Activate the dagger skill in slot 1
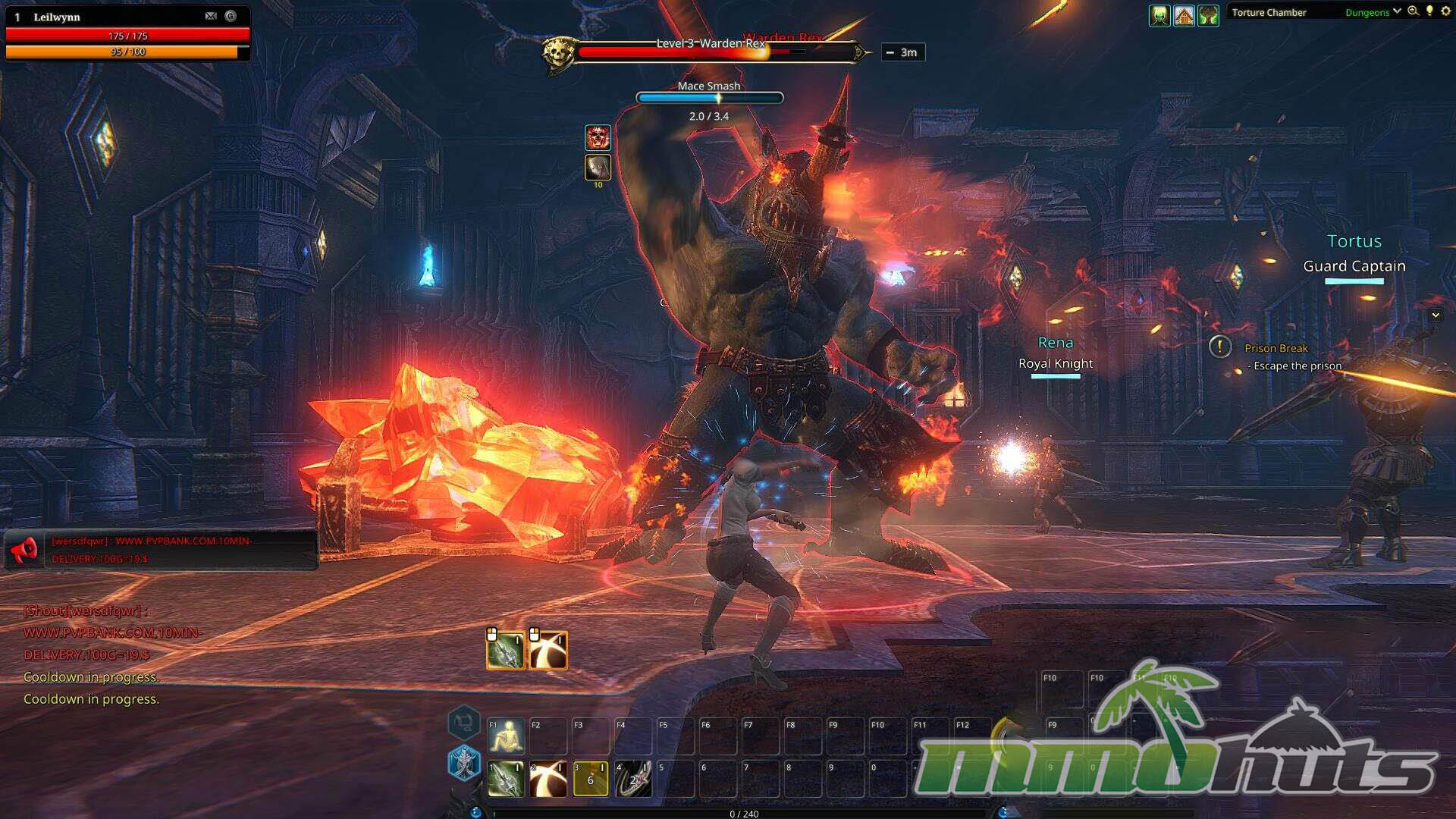 [x=506, y=779]
